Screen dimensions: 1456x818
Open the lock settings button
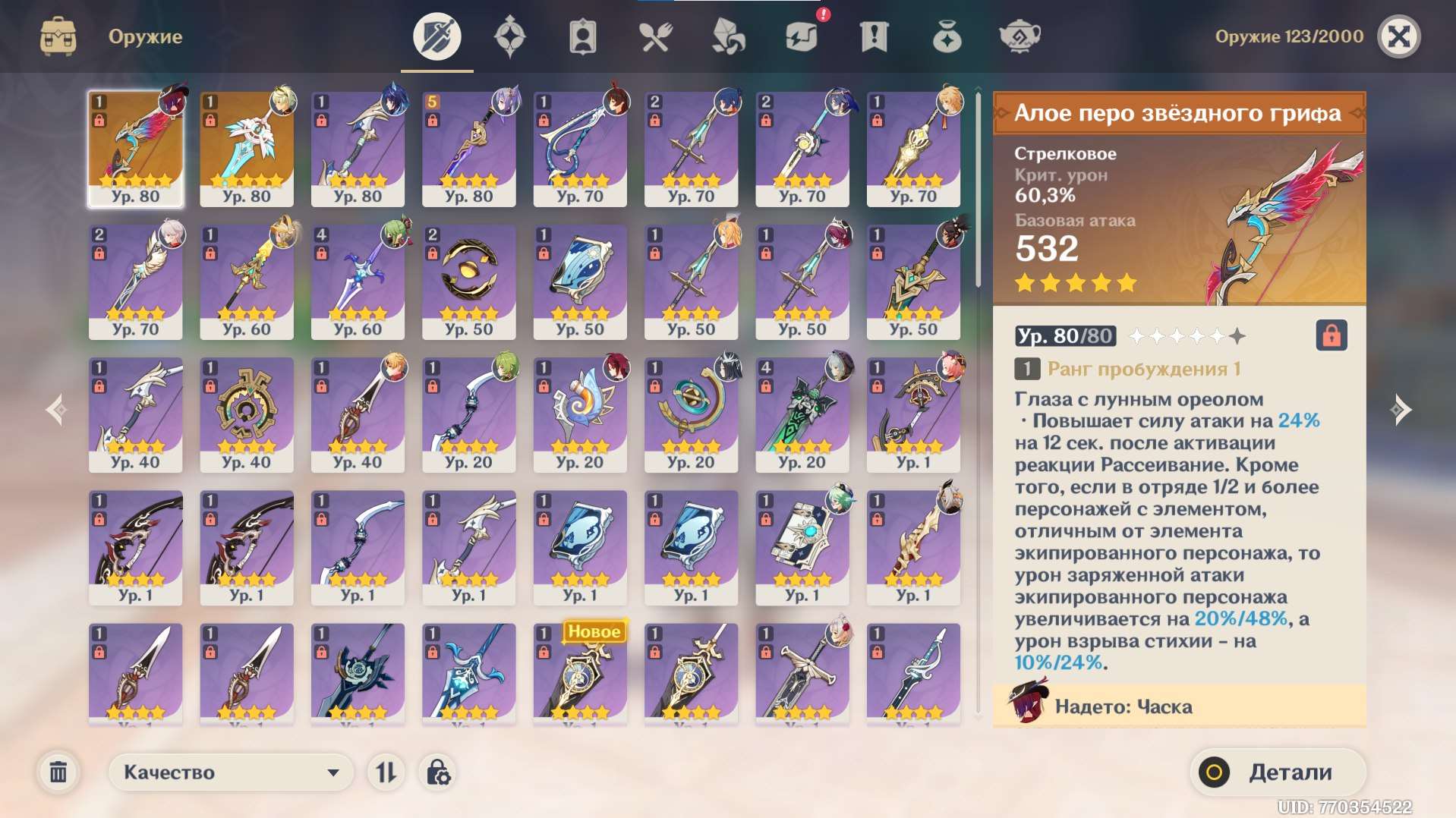438,772
